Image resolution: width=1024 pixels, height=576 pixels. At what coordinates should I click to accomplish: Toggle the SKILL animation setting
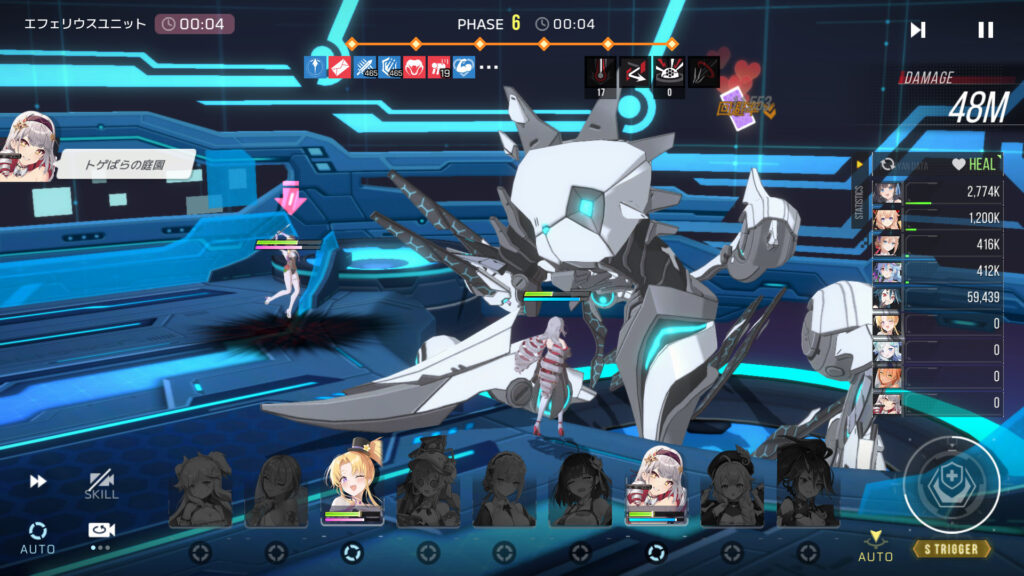point(101,485)
